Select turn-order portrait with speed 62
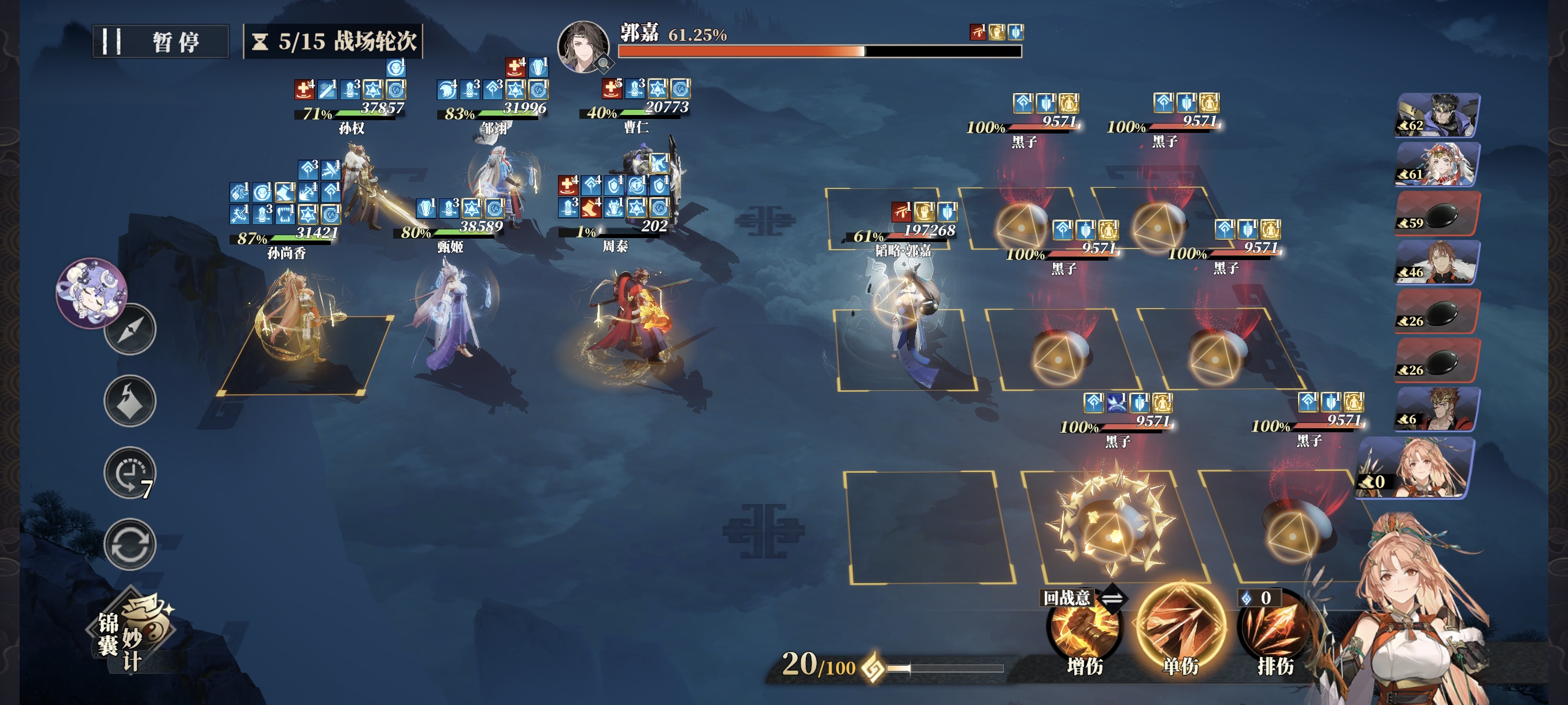This screenshot has height=705, width=1568. [1437, 115]
